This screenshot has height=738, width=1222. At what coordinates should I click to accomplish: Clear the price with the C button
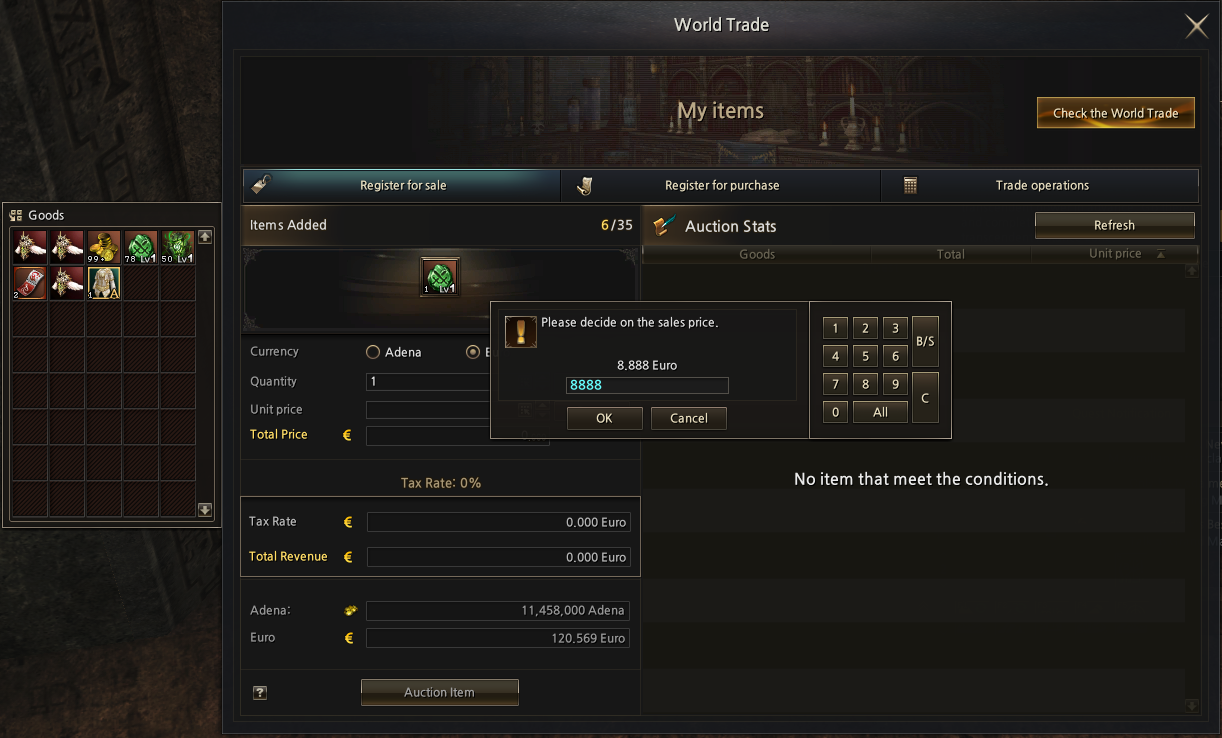point(925,397)
